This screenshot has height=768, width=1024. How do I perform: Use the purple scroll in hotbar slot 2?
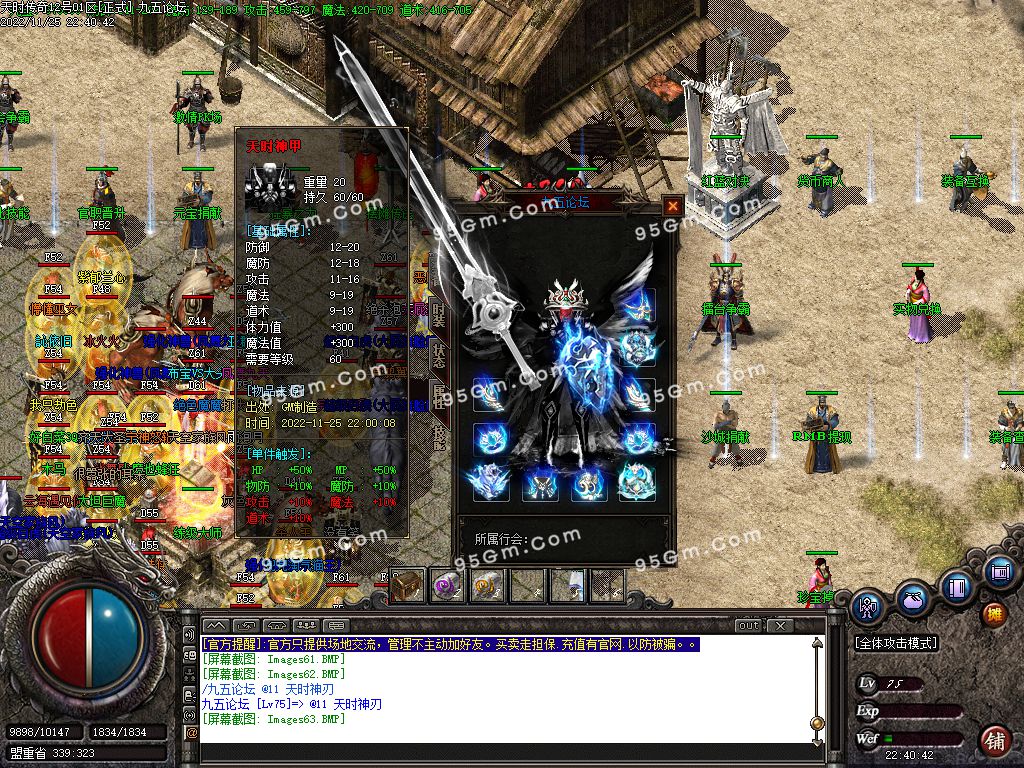[447, 586]
